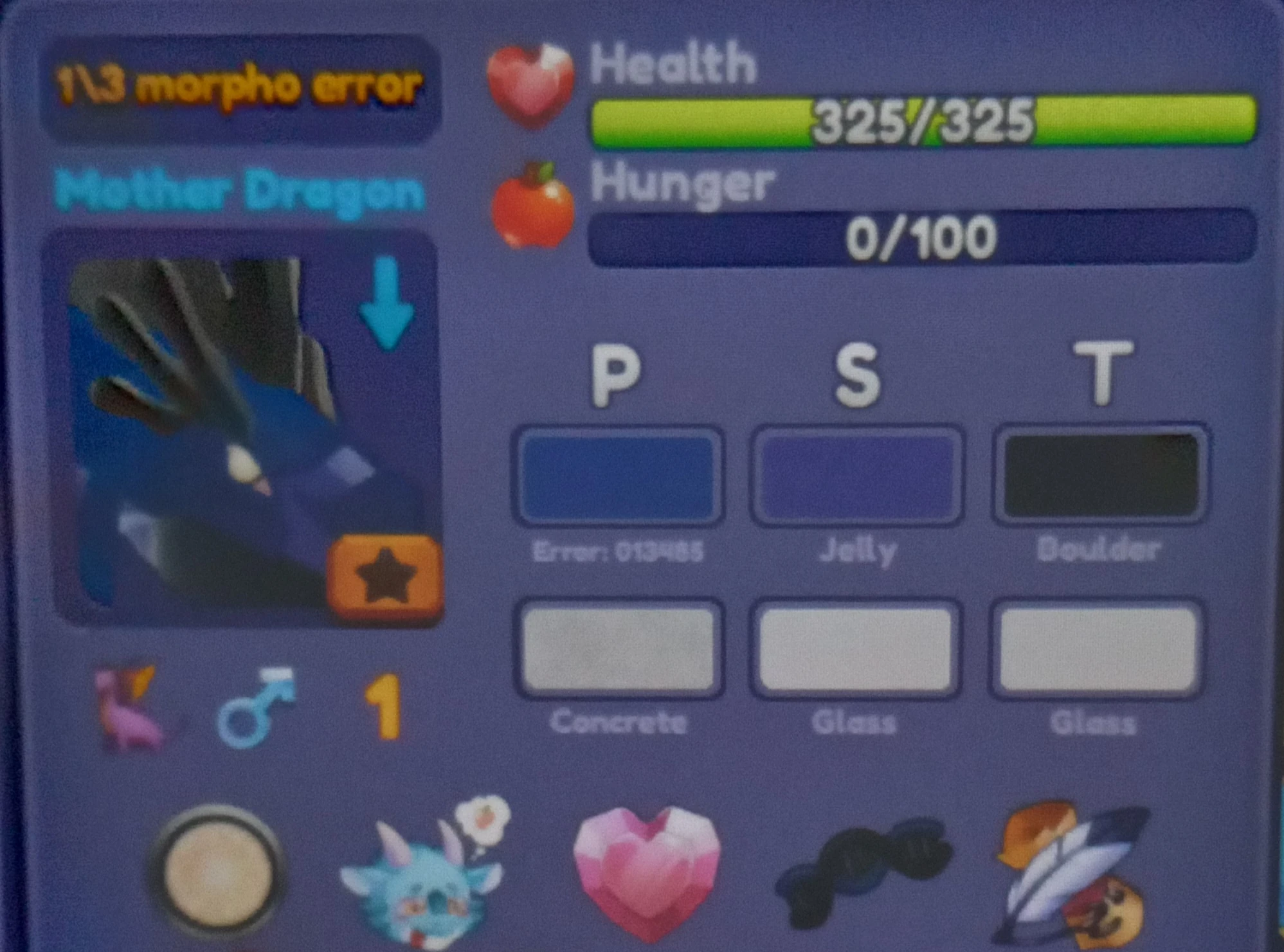Viewport: 1284px width, 952px height.
Task: Click the Jelly color label
Action: click(x=855, y=550)
